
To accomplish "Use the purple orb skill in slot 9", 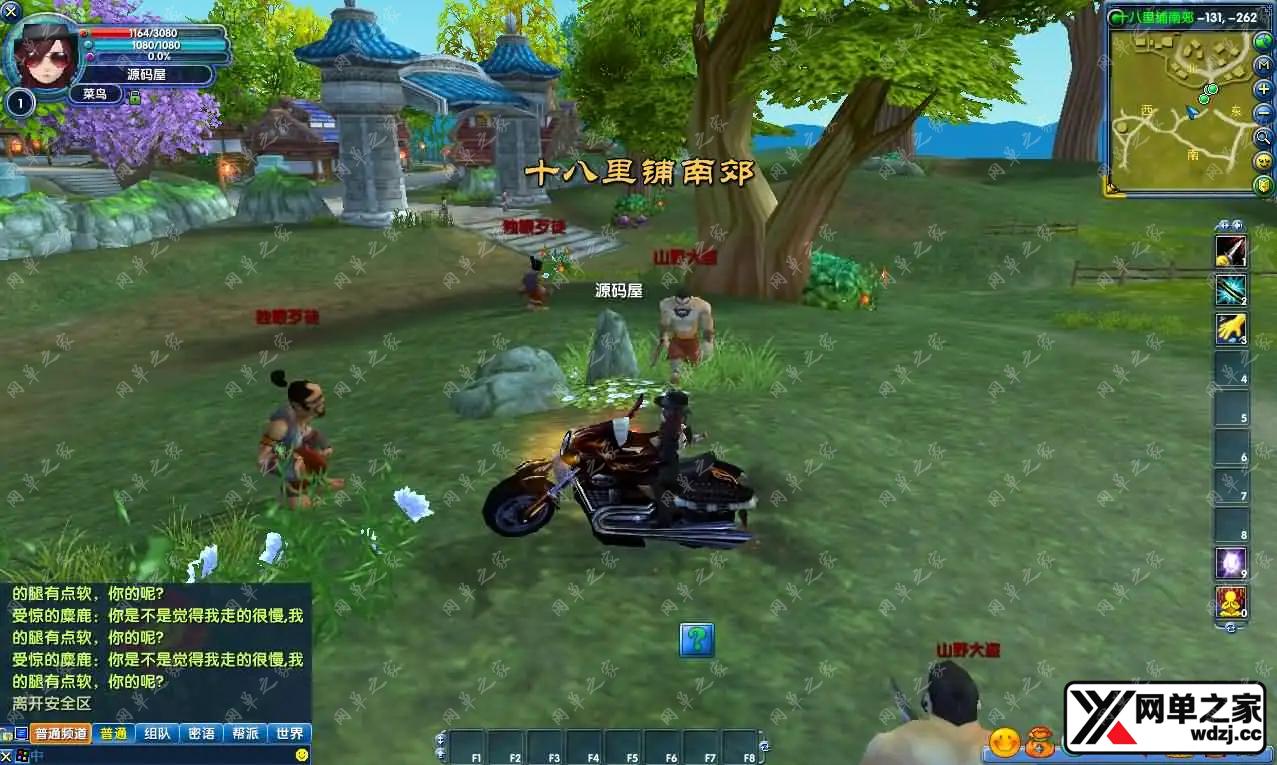I will [x=1230, y=563].
